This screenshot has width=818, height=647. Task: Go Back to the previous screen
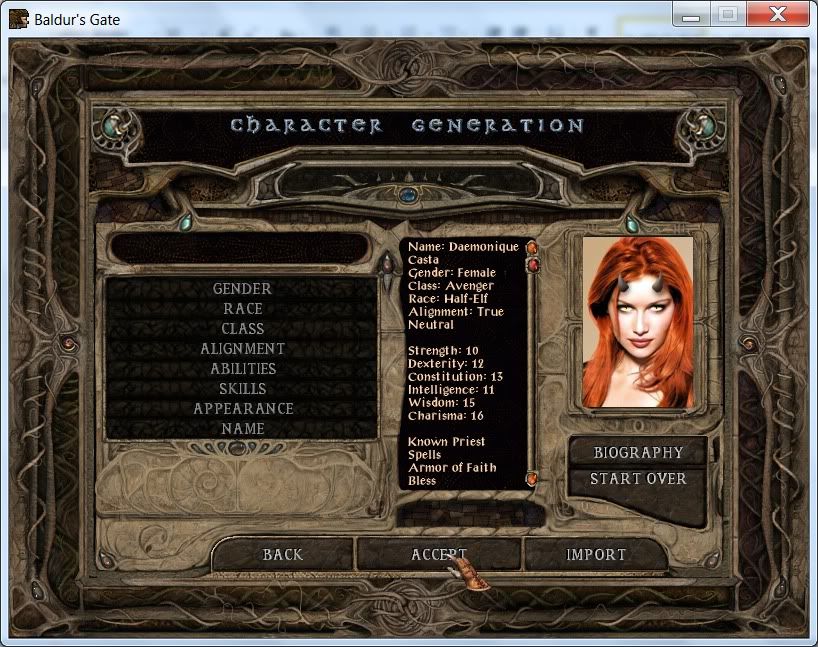click(283, 554)
